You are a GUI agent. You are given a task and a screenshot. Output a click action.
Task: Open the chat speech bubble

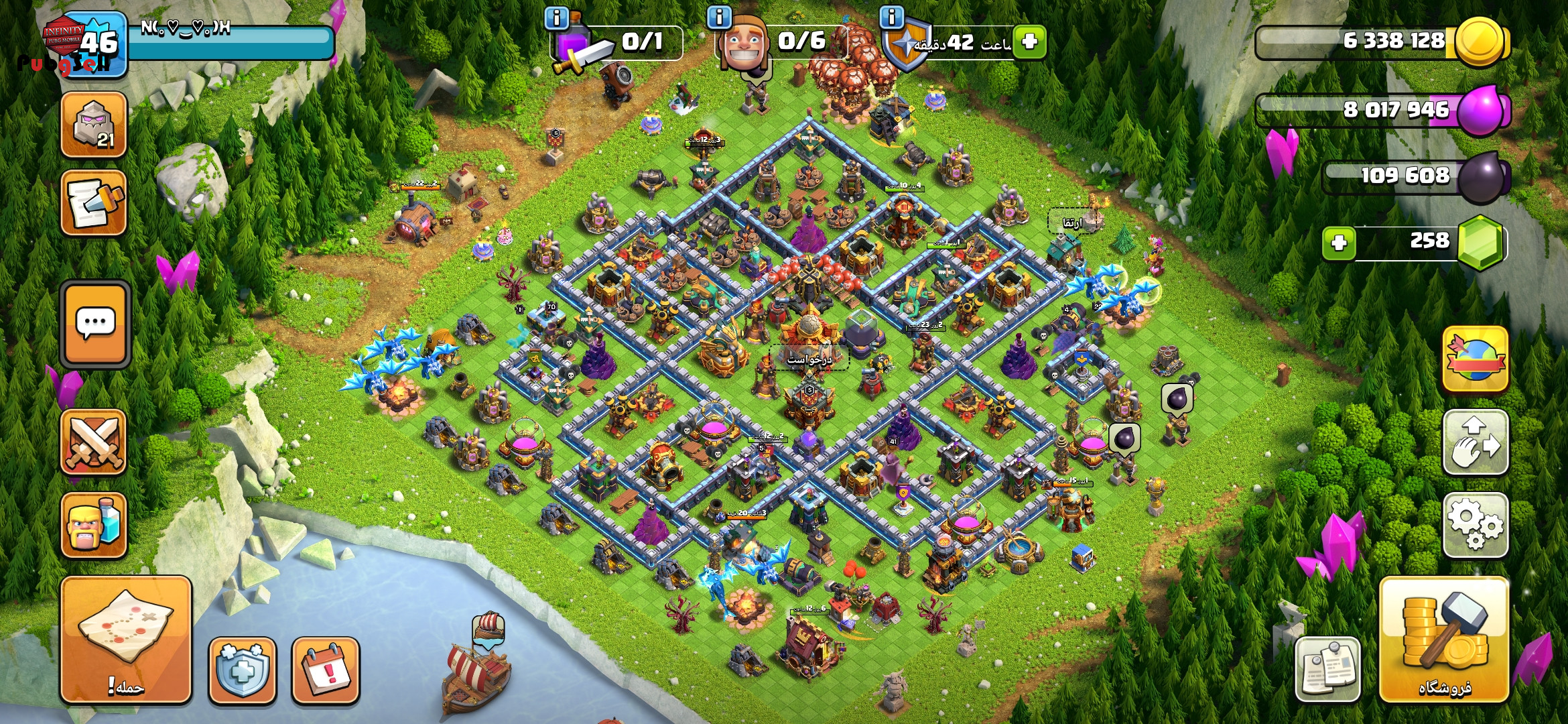(95, 324)
